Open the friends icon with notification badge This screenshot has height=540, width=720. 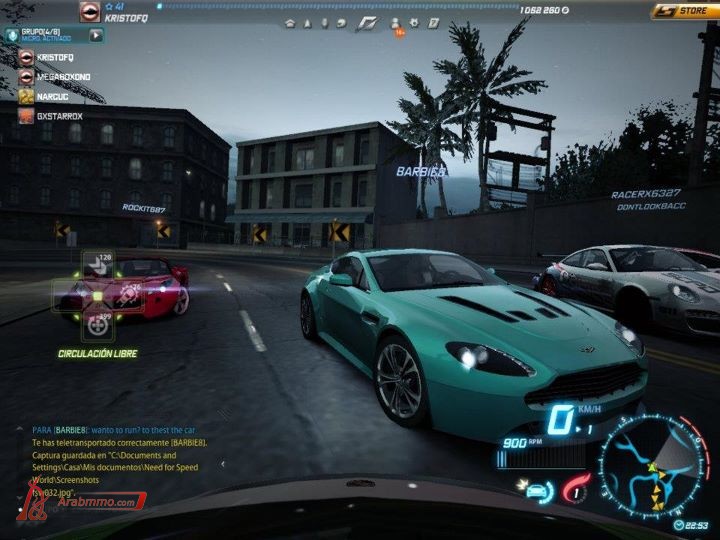394,23
